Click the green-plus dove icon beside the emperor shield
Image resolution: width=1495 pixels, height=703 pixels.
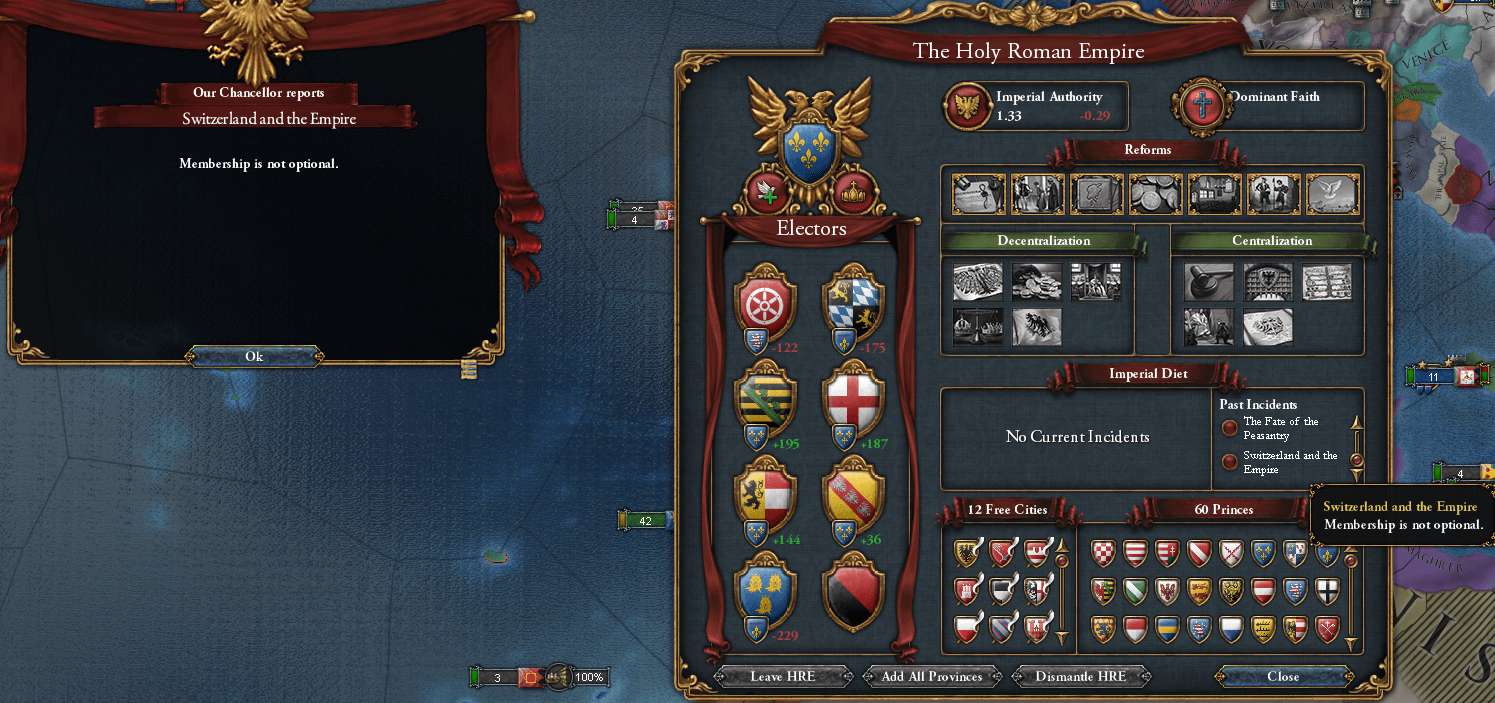coord(767,192)
